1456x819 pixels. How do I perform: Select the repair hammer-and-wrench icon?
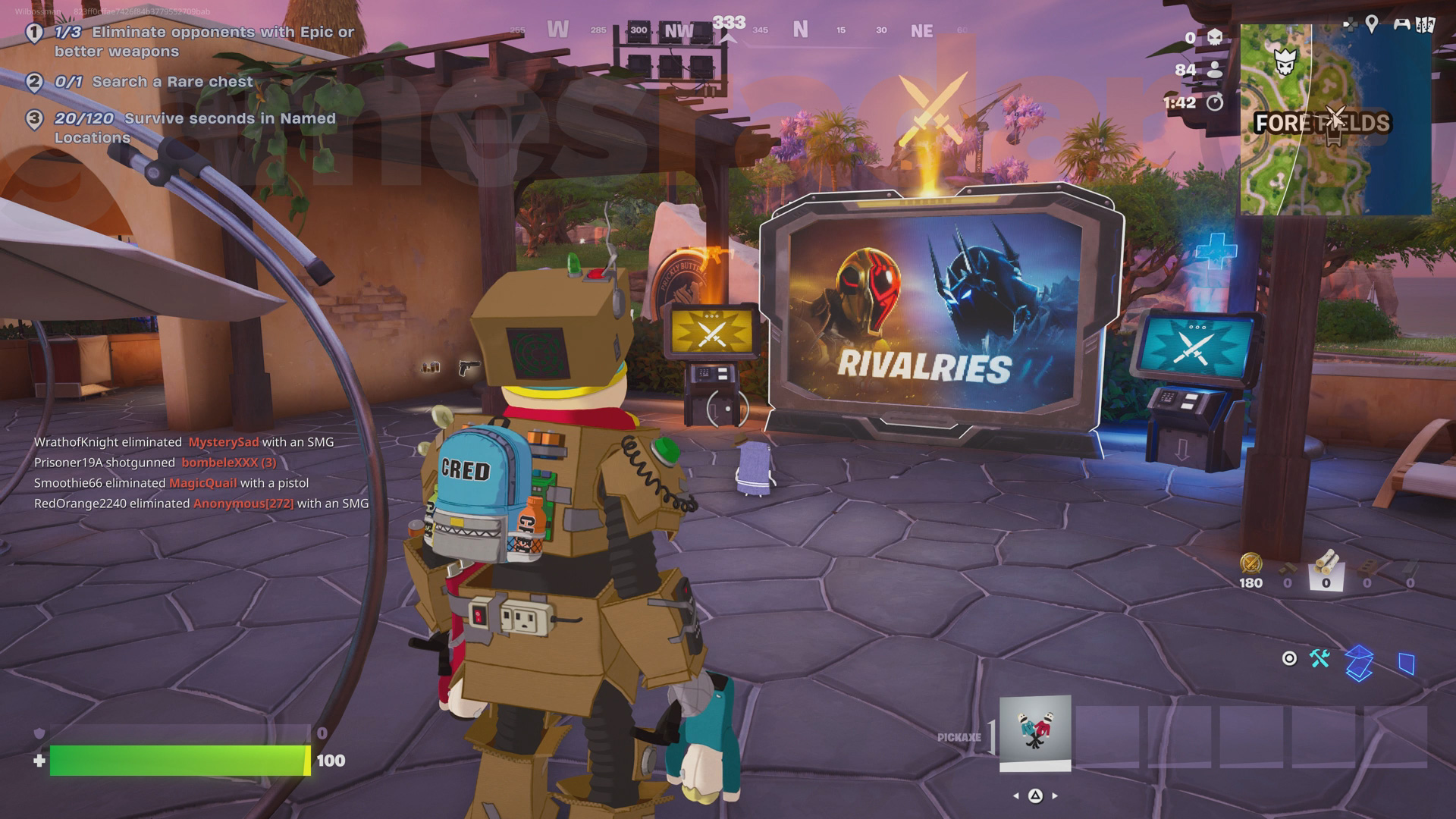[x=1319, y=659]
